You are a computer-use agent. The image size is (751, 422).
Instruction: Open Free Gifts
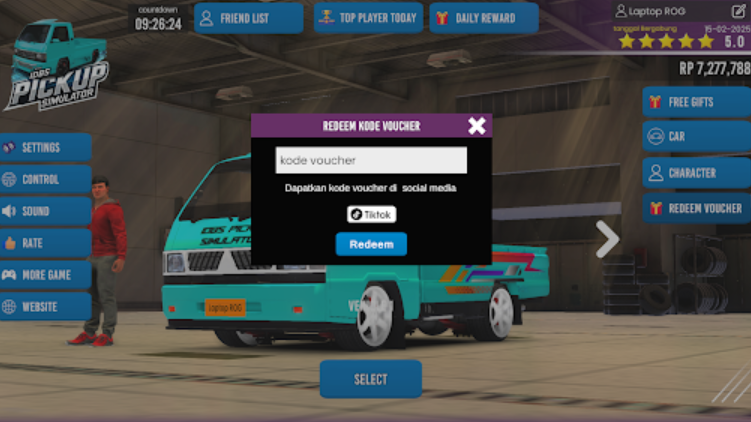click(x=696, y=102)
